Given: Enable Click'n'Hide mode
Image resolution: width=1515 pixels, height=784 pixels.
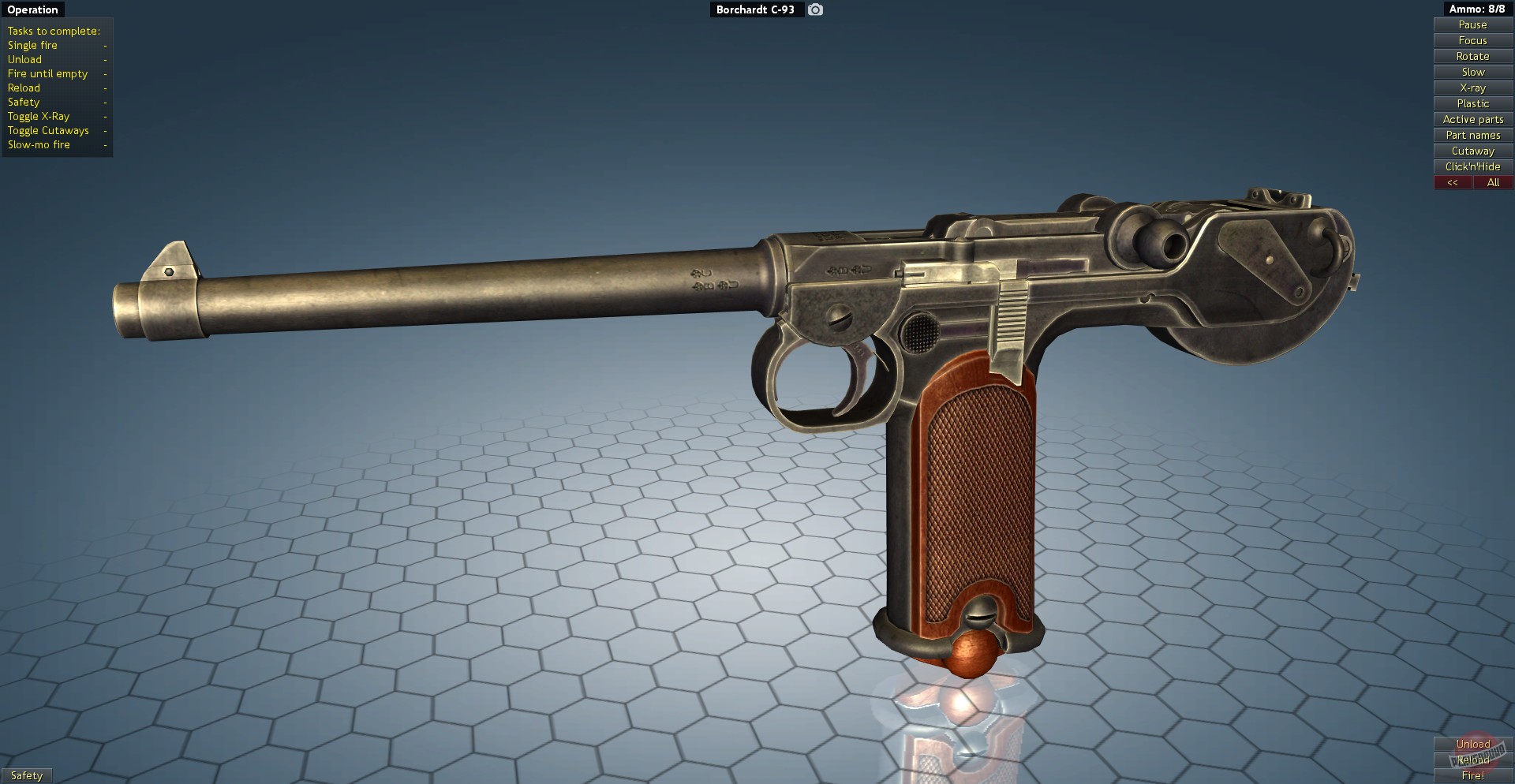Looking at the screenshot, I should (x=1472, y=166).
